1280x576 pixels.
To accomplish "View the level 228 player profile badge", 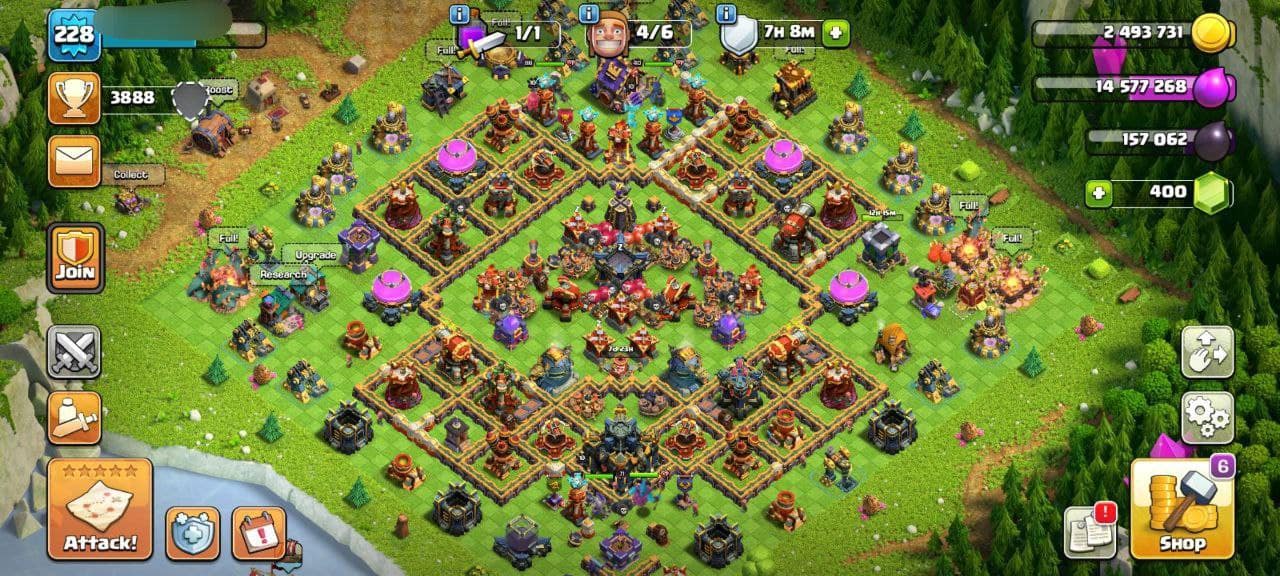I will coord(74,35).
